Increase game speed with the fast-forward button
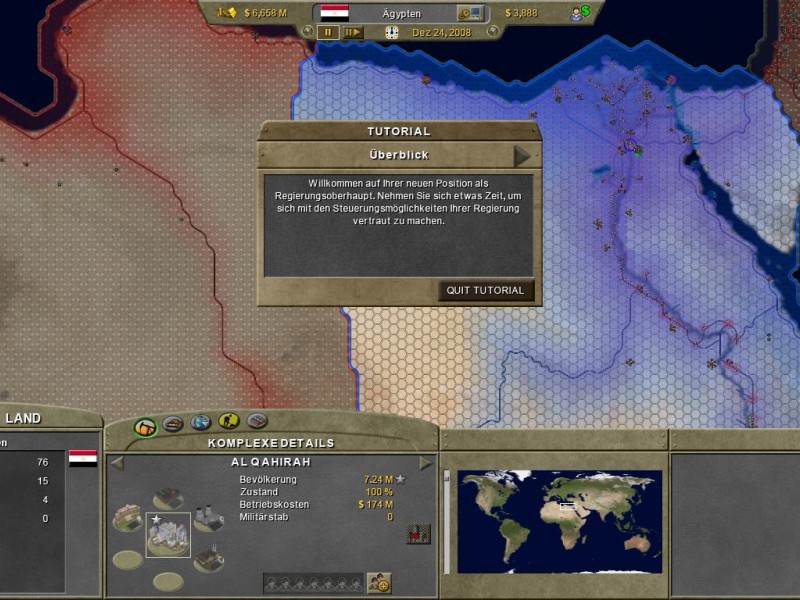The height and width of the screenshot is (600, 800). click(353, 32)
